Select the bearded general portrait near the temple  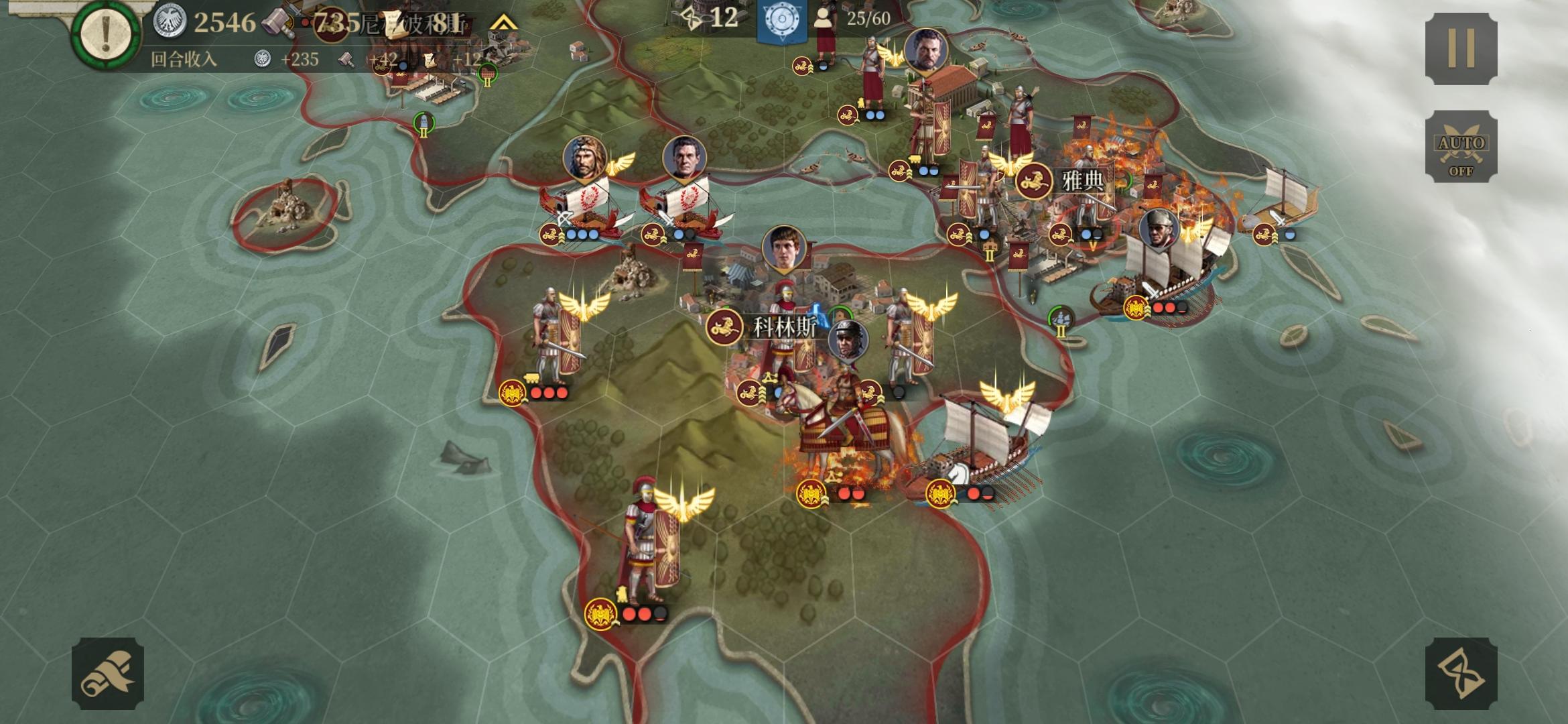925,50
